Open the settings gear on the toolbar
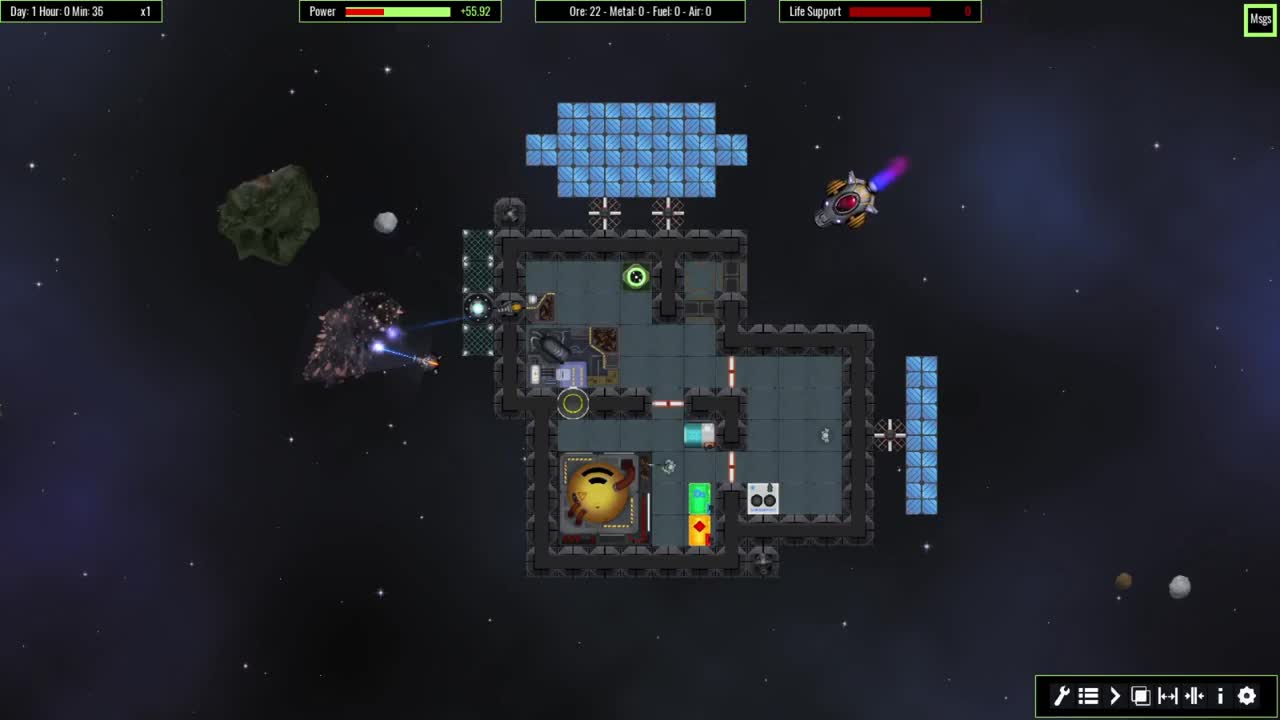This screenshot has width=1280, height=720. pos(1246,696)
